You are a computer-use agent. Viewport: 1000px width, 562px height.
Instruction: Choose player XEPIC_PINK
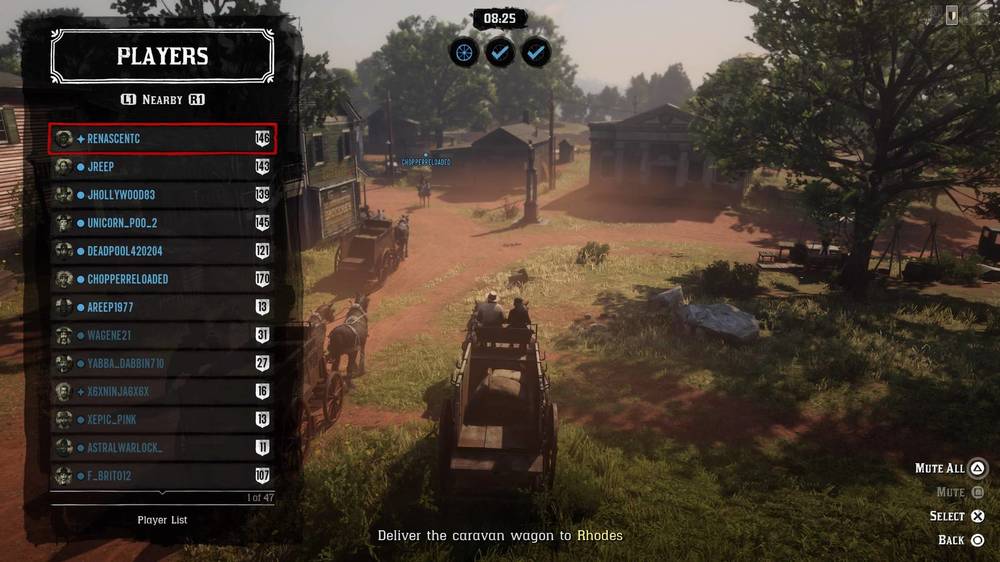(x=162, y=419)
